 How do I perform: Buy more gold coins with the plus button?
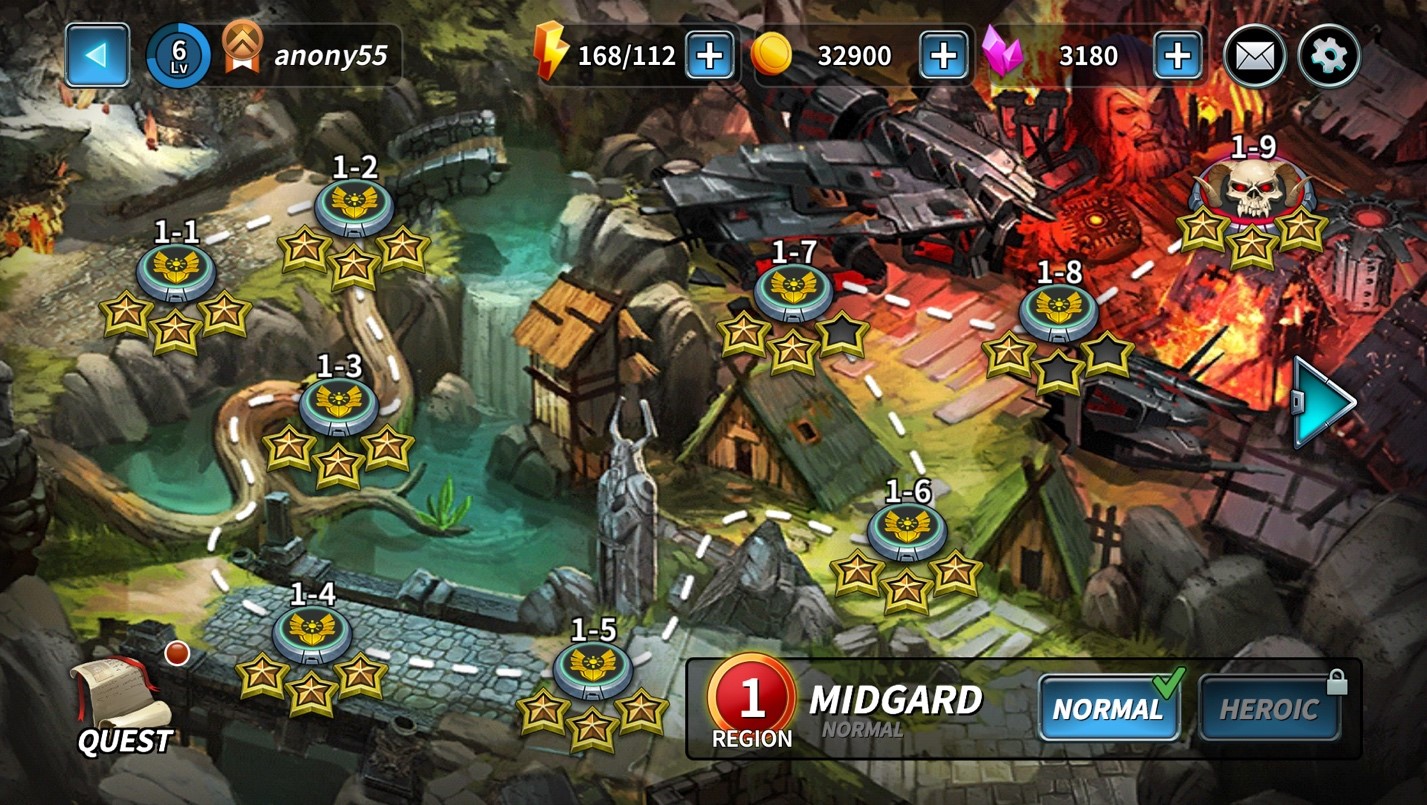coord(943,55)
